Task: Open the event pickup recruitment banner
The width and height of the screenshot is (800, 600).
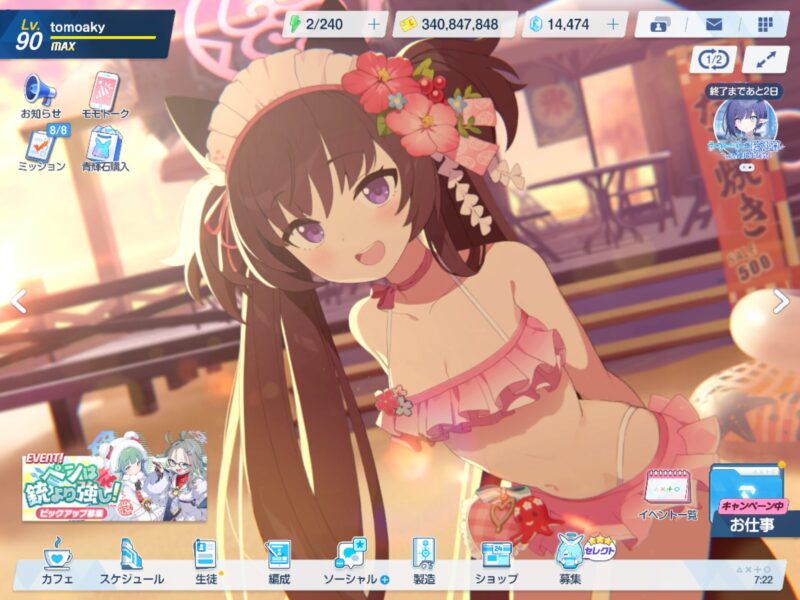Action: click(114, 478)
